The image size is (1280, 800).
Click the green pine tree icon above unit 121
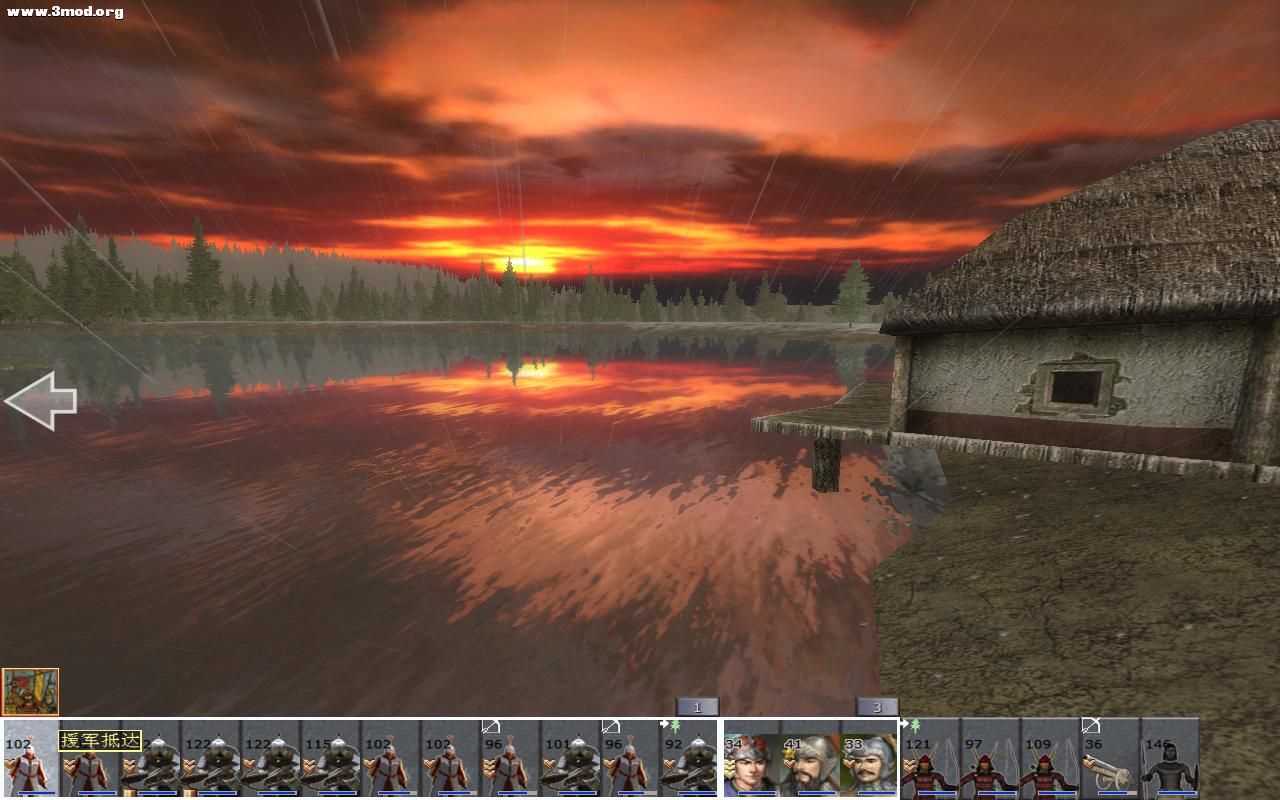coord(916,725)
